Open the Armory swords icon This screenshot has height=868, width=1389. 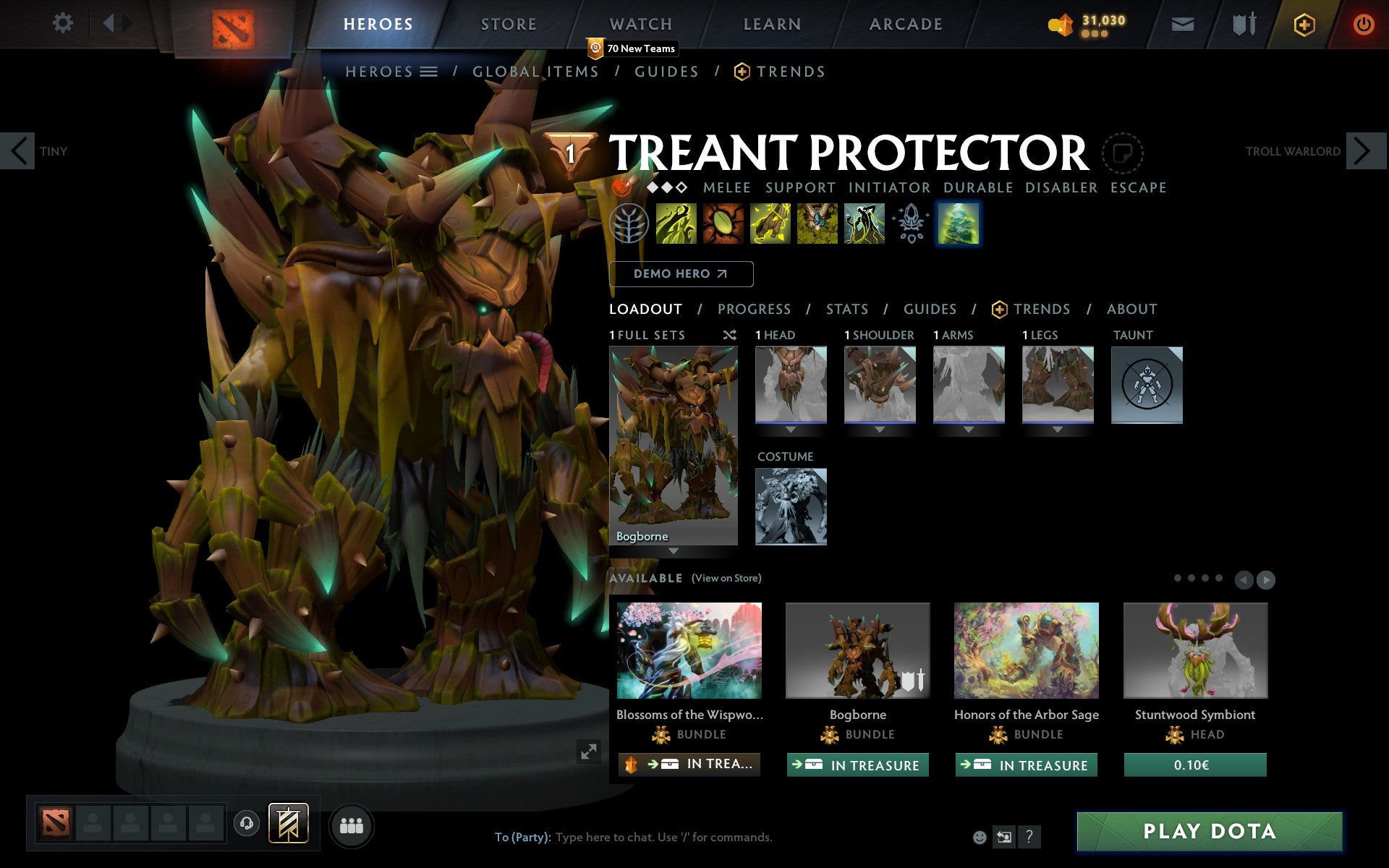[x=1242, y=23]
